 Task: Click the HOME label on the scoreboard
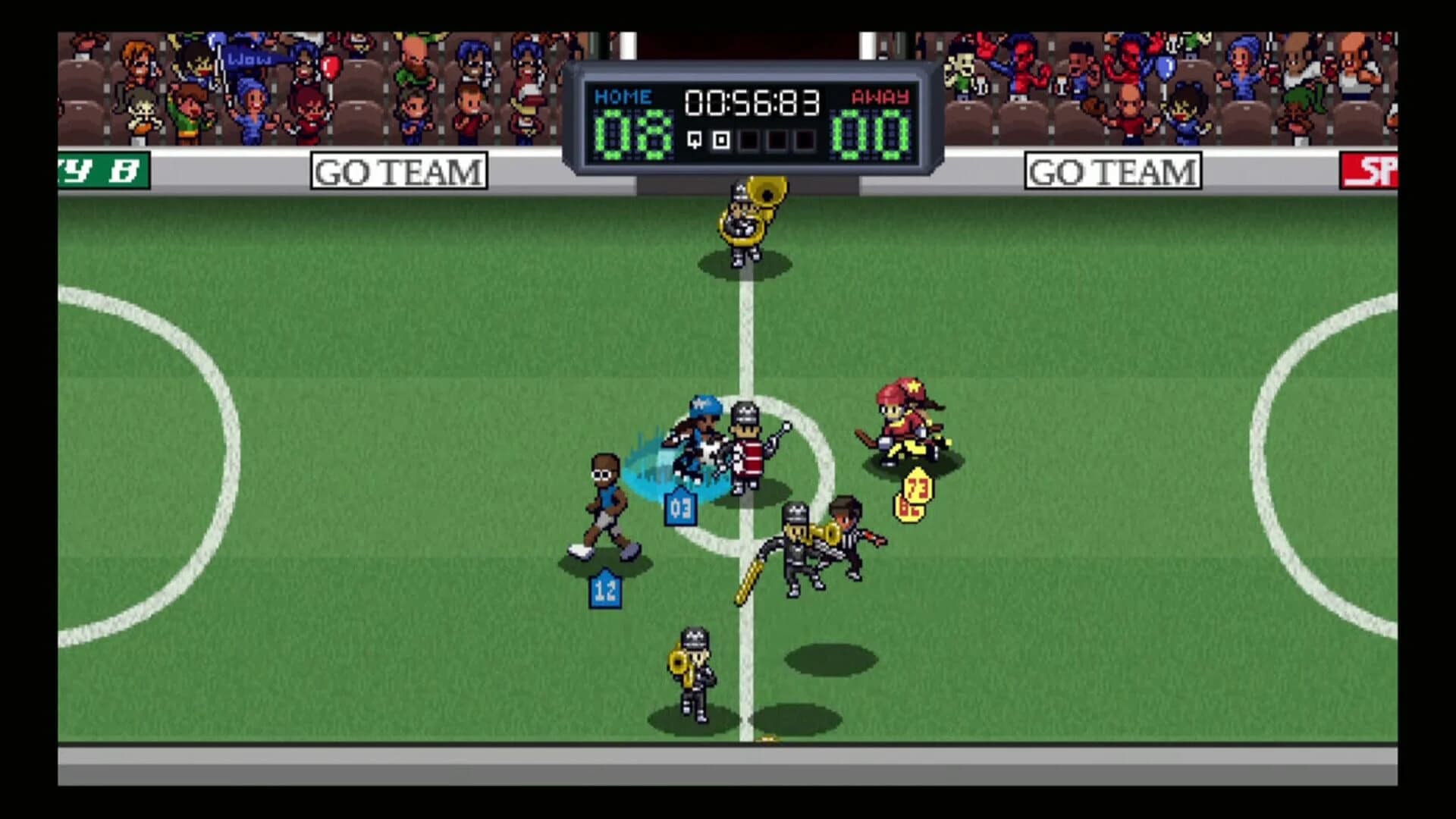click(x=622, y=96)
